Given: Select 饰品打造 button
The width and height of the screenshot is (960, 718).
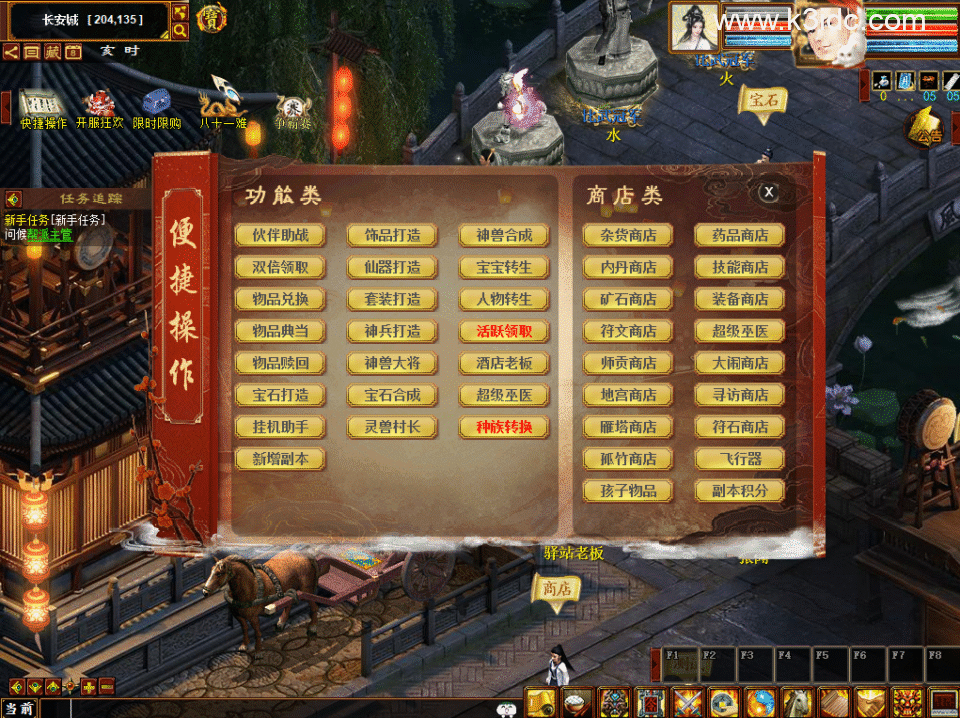Looking at the screenshot, I should coord(392,236).
